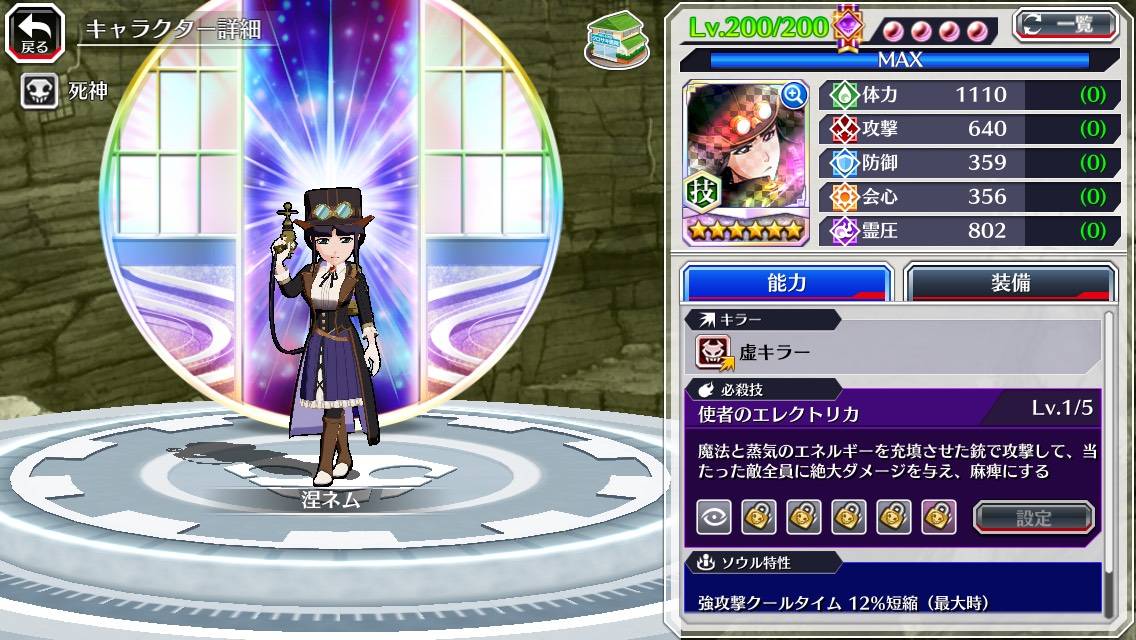Go back using the 戻る button

(x=33, y=33)
